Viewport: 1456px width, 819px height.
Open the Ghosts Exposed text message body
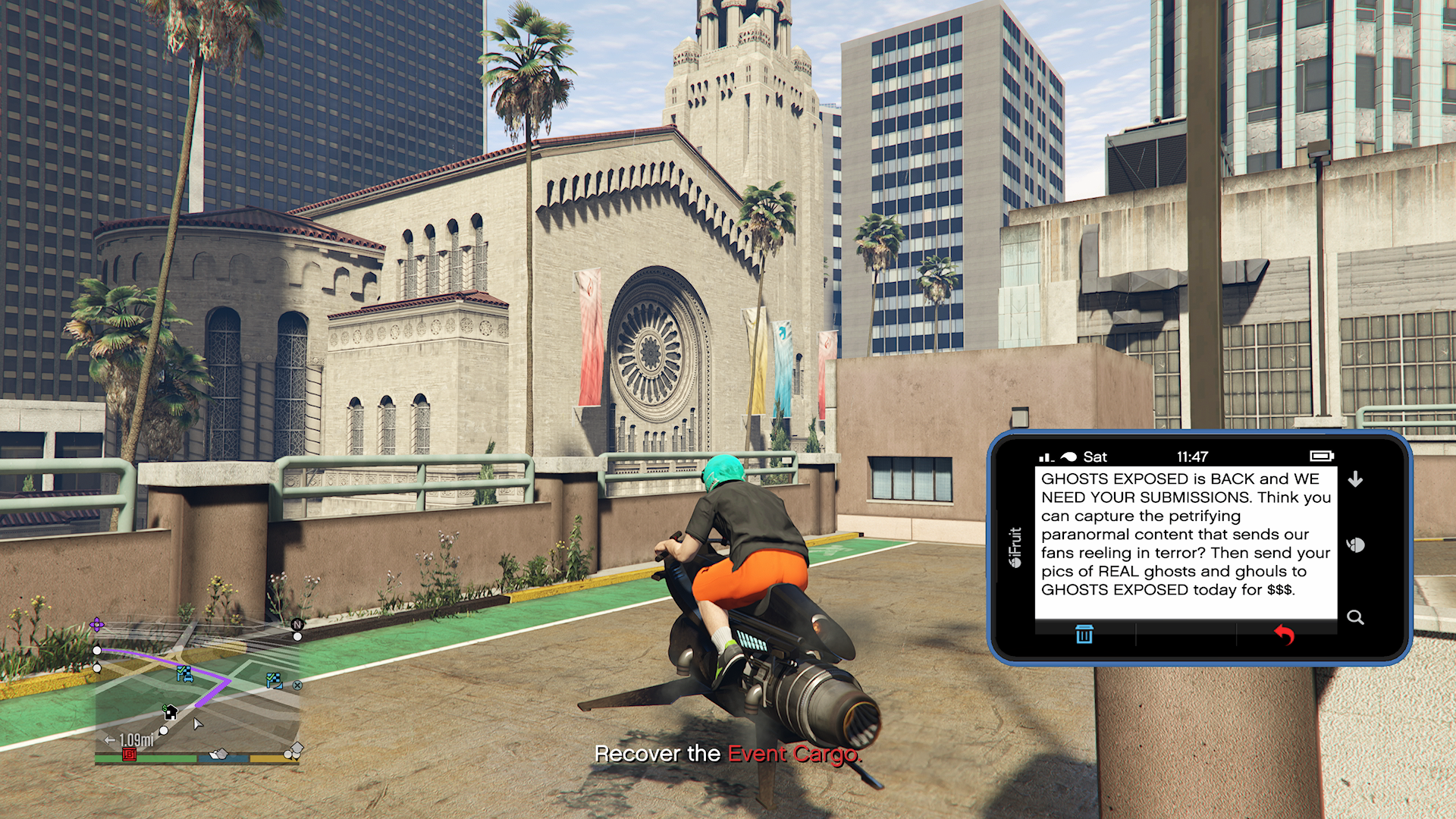1185,534
